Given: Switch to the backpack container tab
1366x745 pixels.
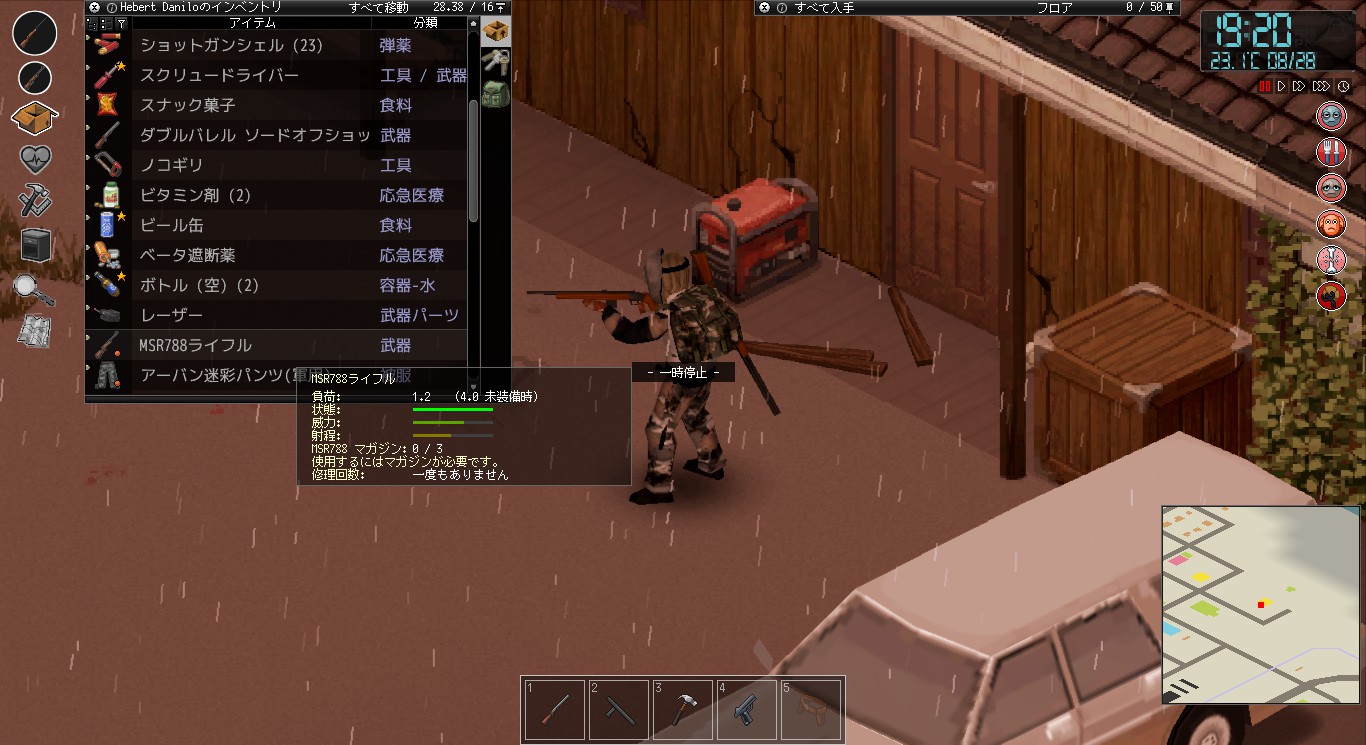Looking at the screenshot, I should (495, 94).
